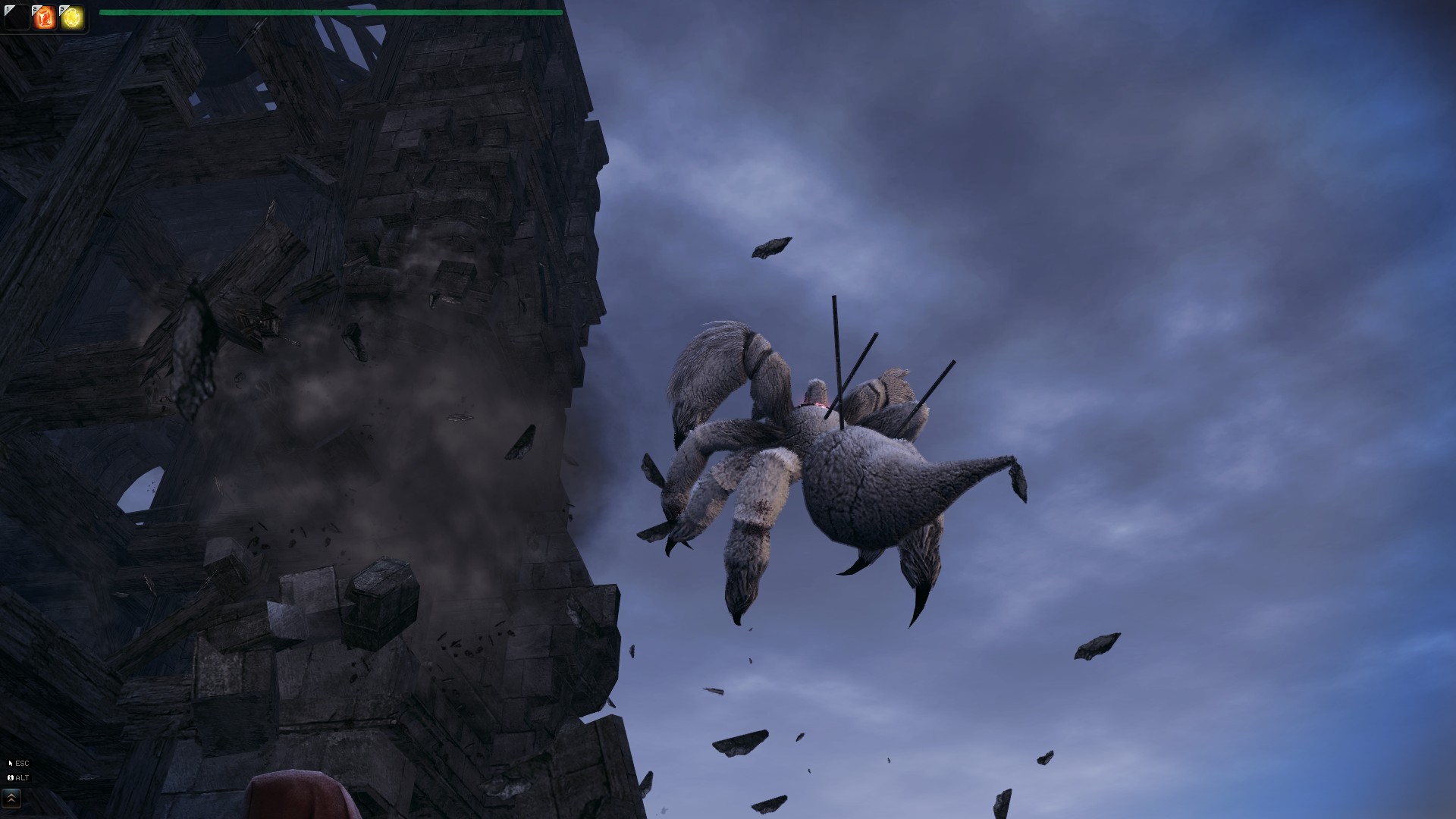
Task: Activate the red crystal ability in slot 2
Action: coord(44,17)
